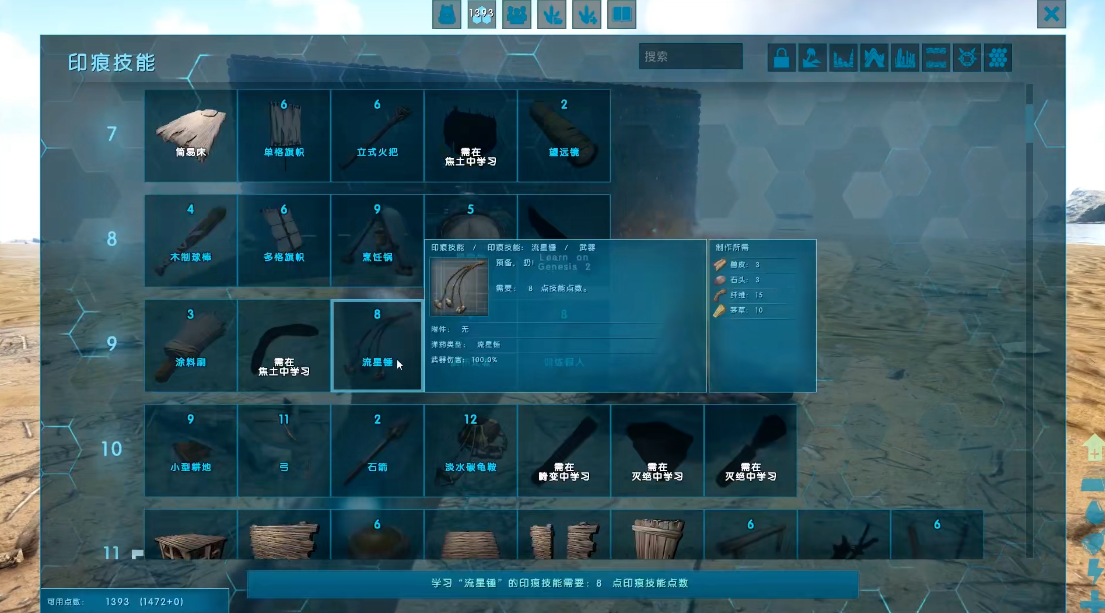
Task: Select the 立式火把 engram
Action: [x=377, y=135]
